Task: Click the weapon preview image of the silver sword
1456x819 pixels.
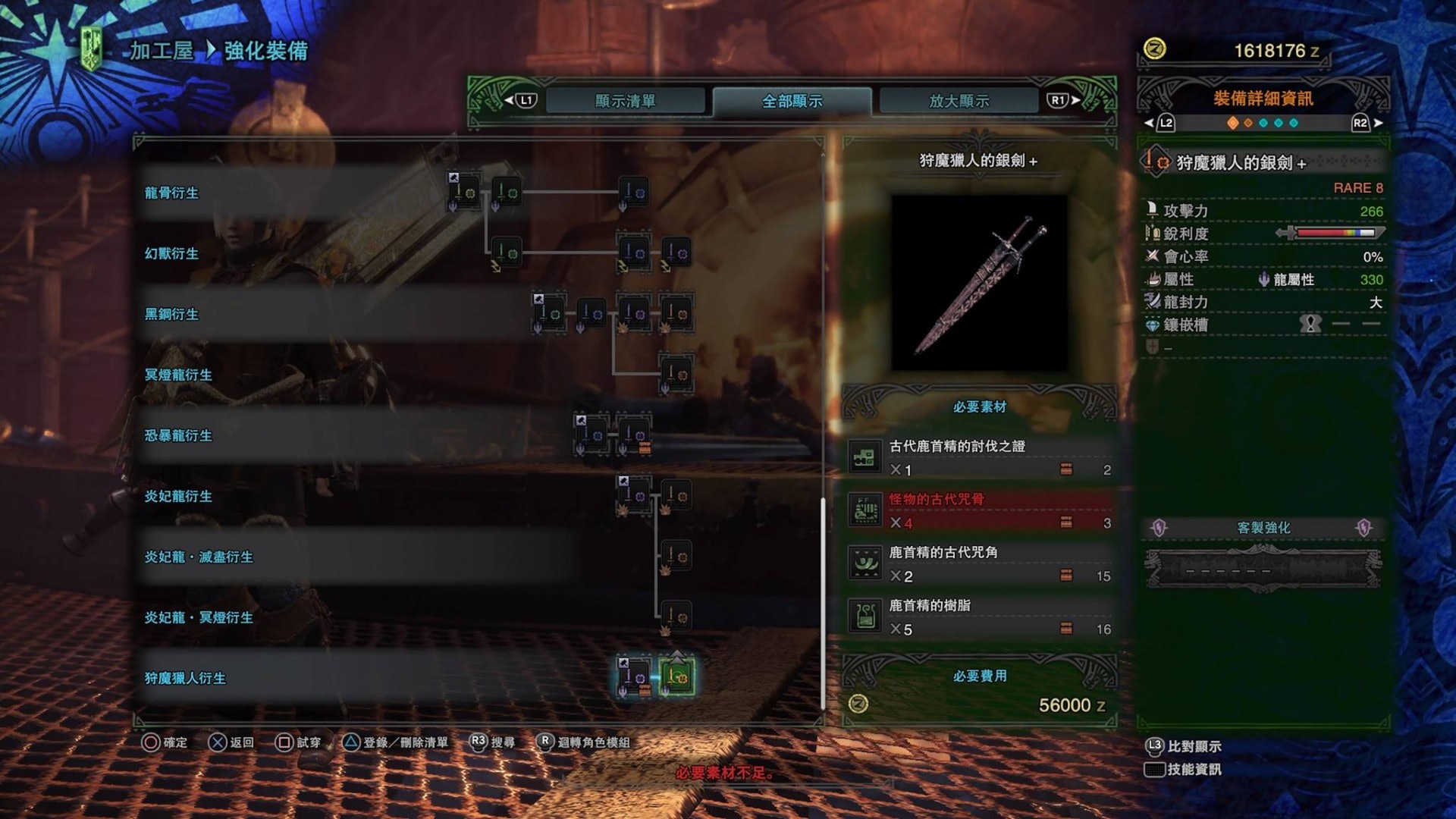Action: coord(979,283)
